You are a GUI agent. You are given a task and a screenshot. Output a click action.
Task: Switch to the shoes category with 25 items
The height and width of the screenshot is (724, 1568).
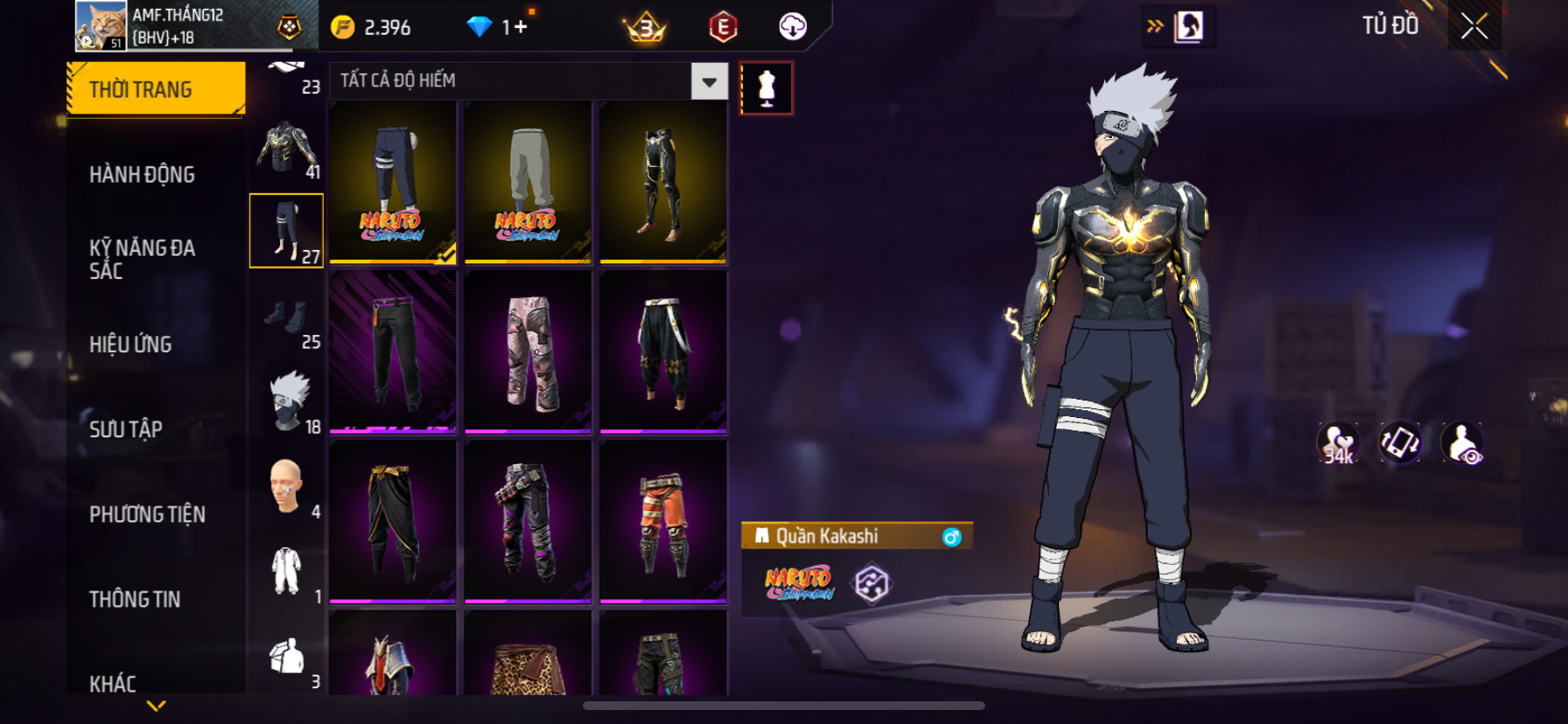(x=287, y=318)
